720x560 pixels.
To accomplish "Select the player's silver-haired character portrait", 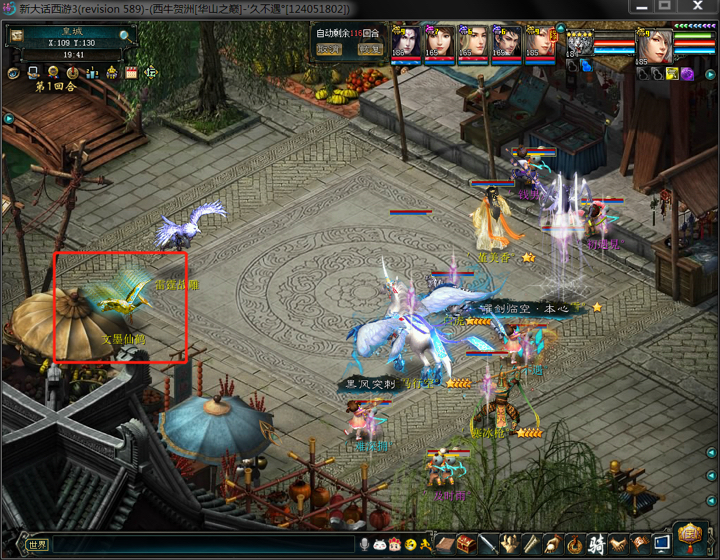I will tap(654, 44).
